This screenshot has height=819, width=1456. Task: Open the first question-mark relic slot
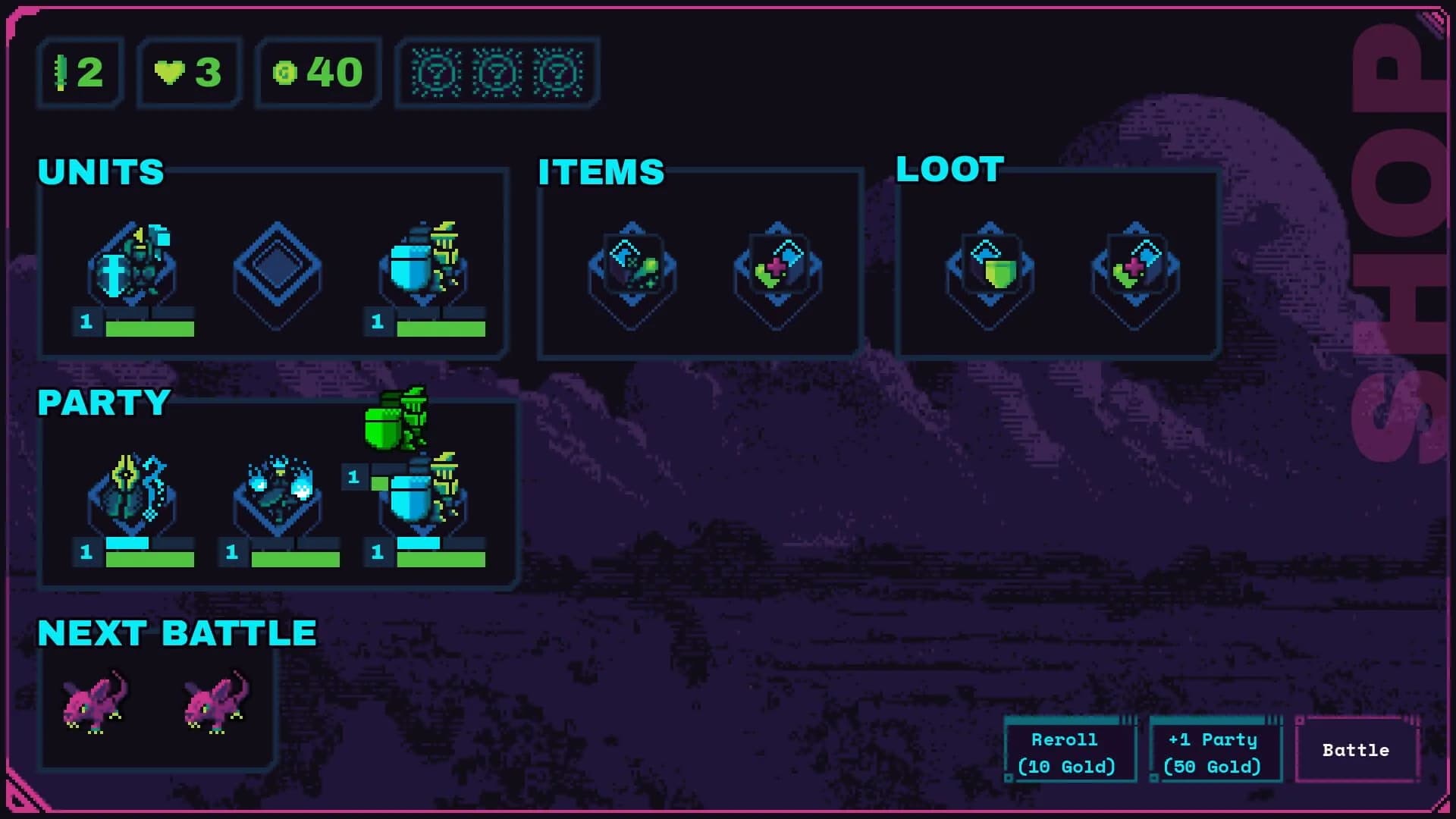coord(436,74)
